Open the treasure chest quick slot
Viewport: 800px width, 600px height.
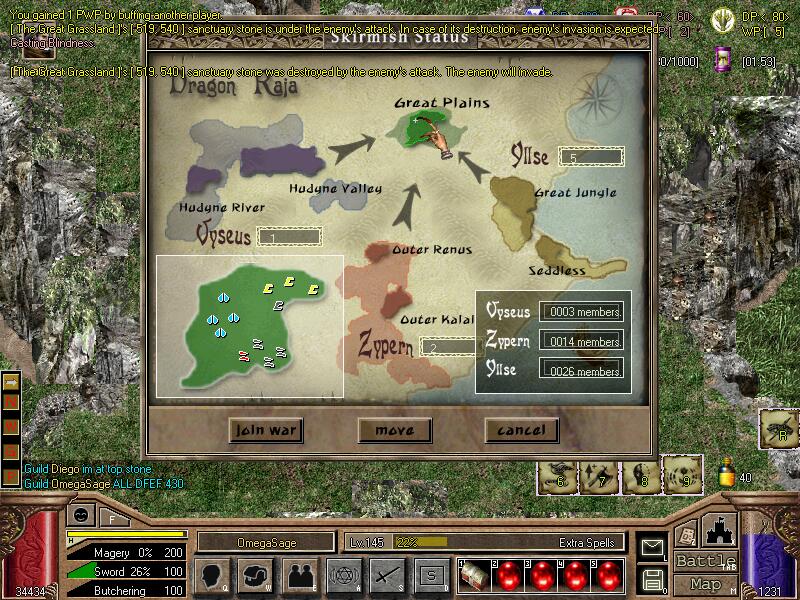click(x=471, y=577)
